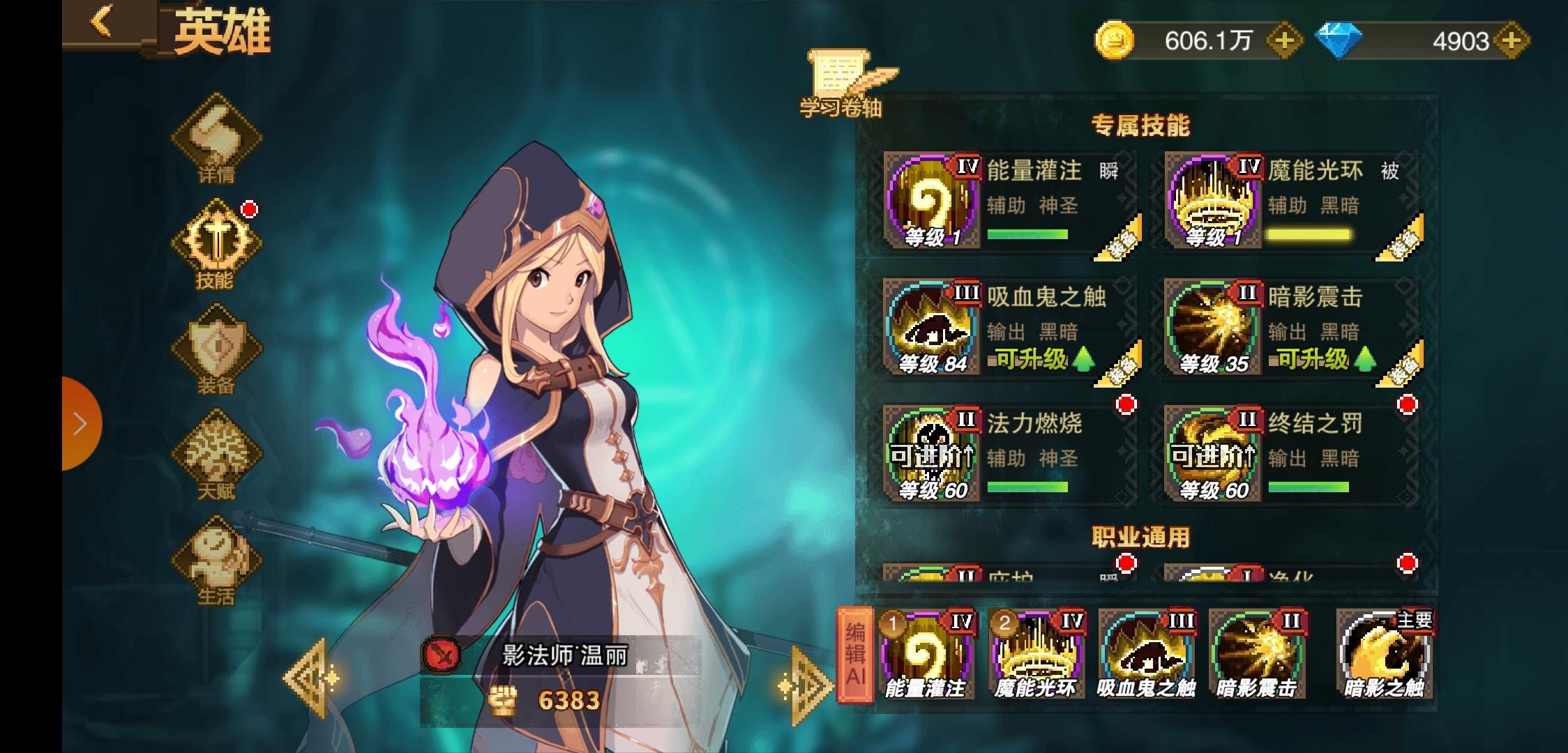This screenshot has height=753, width=1568.
Task: Open the 编辑AI button
Action: [855, 654]
